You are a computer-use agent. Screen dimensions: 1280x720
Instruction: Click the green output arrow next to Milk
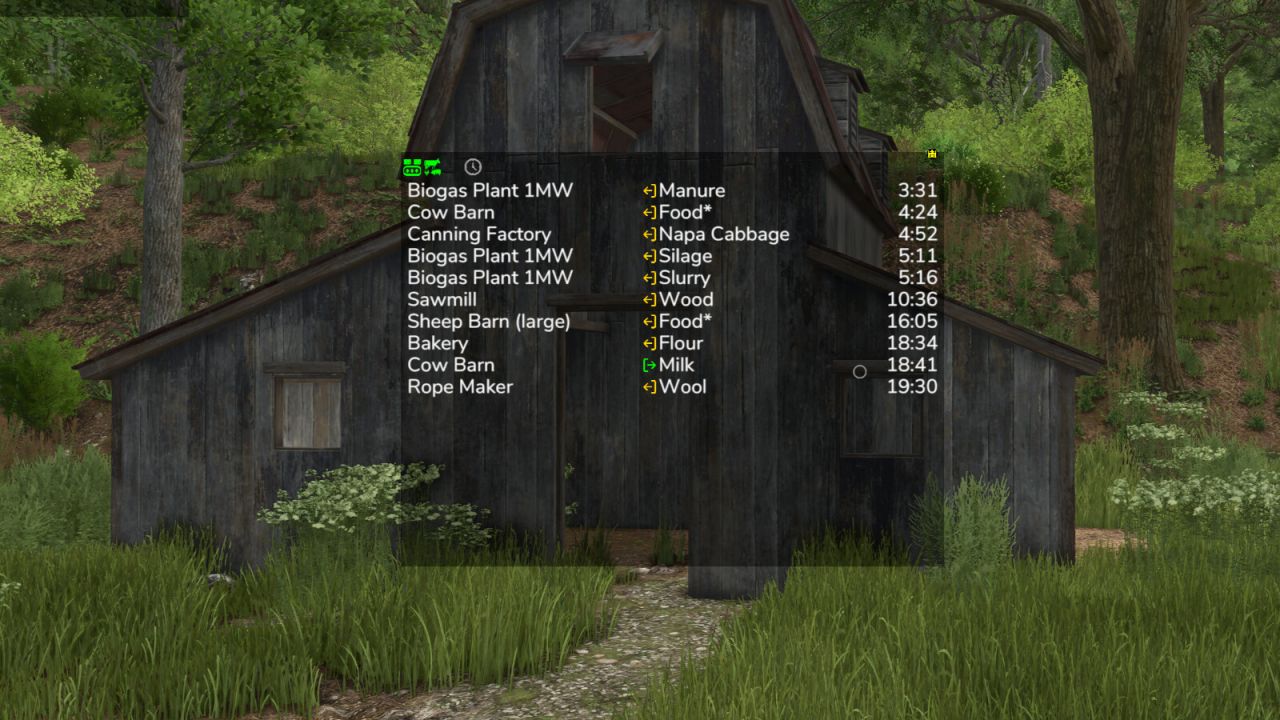tap(647, 365)
